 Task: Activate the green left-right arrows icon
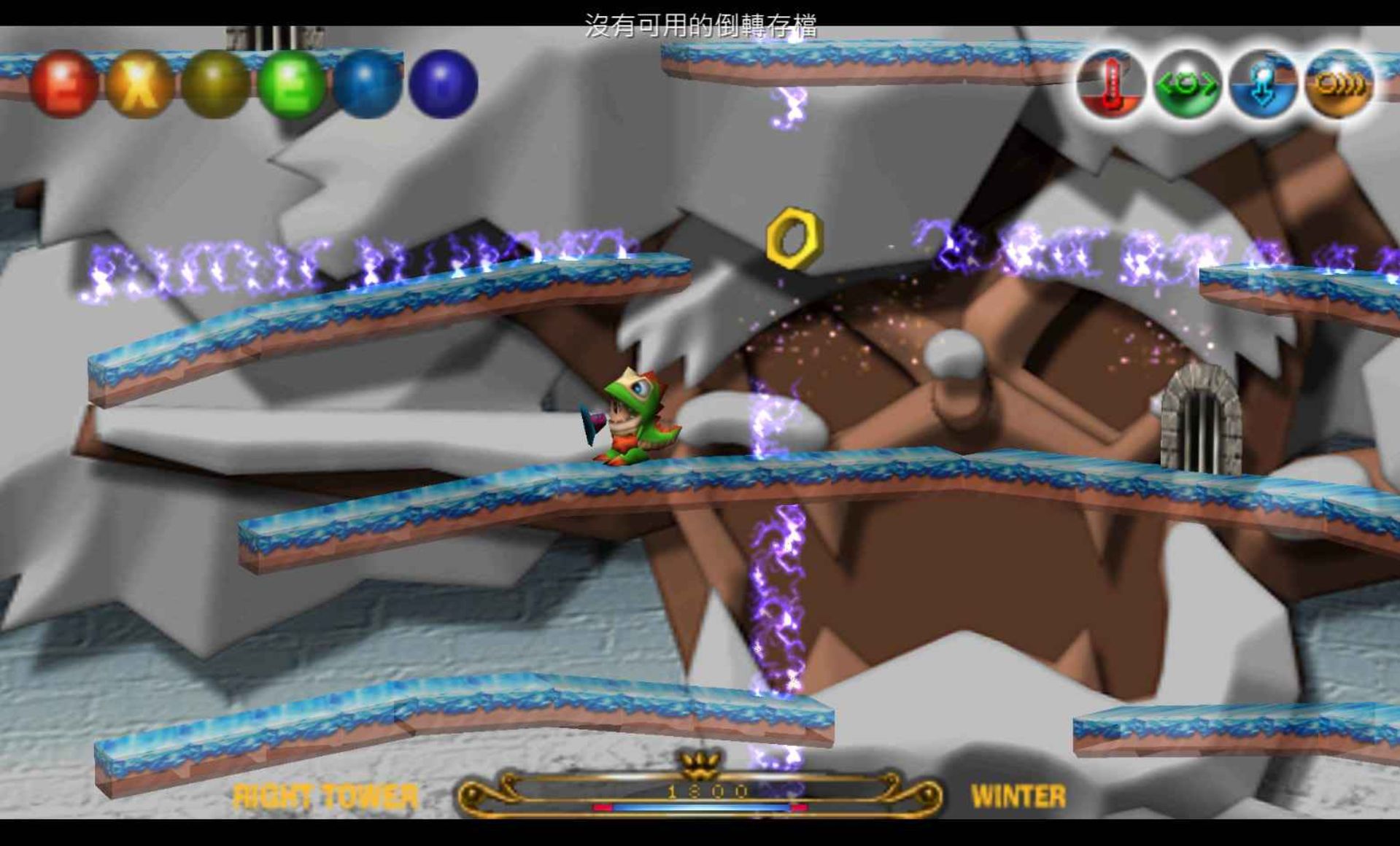(1187, 85)
